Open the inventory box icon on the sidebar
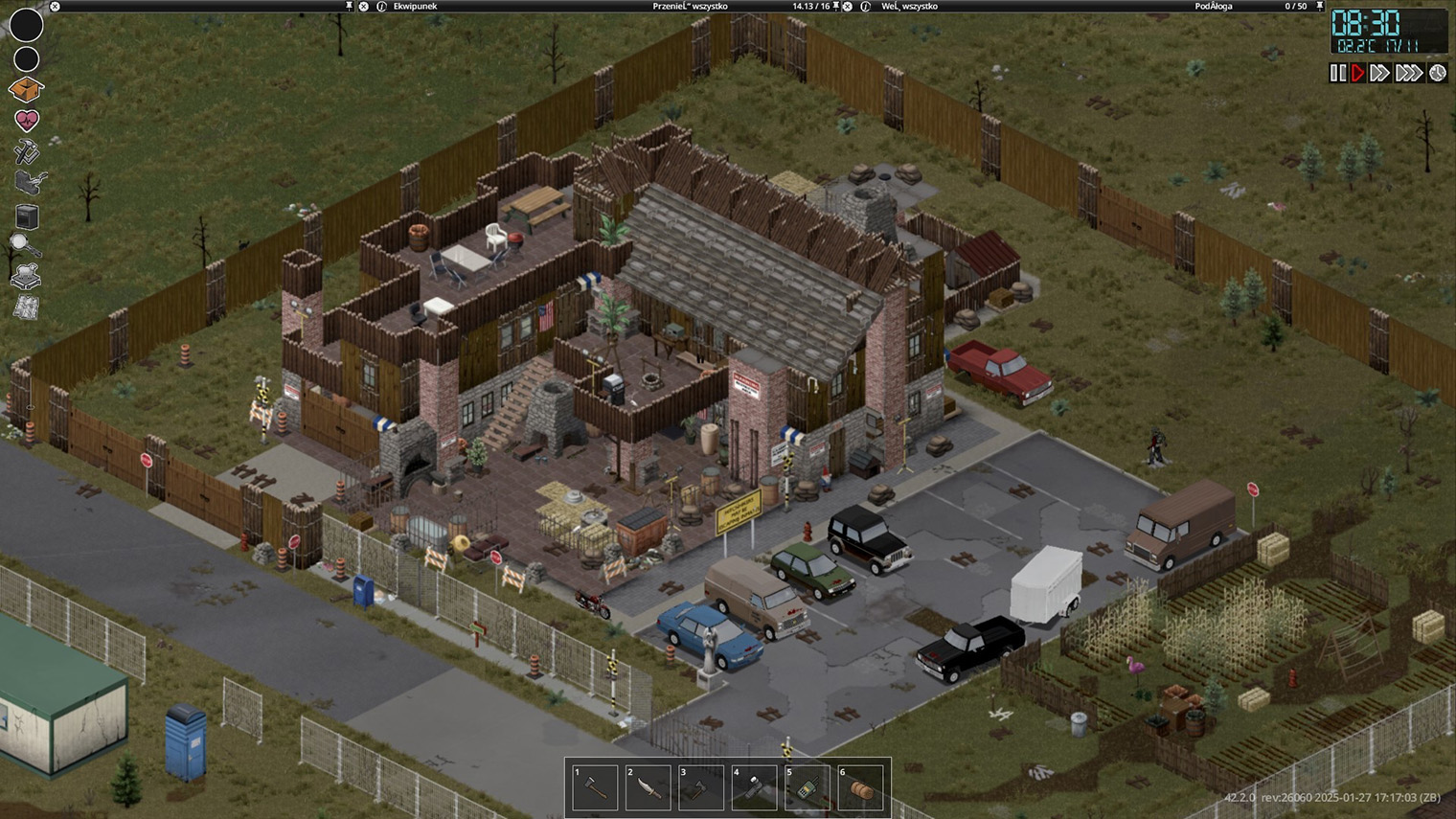This screenshot has height=819, width=1456. tap(28, 89)
